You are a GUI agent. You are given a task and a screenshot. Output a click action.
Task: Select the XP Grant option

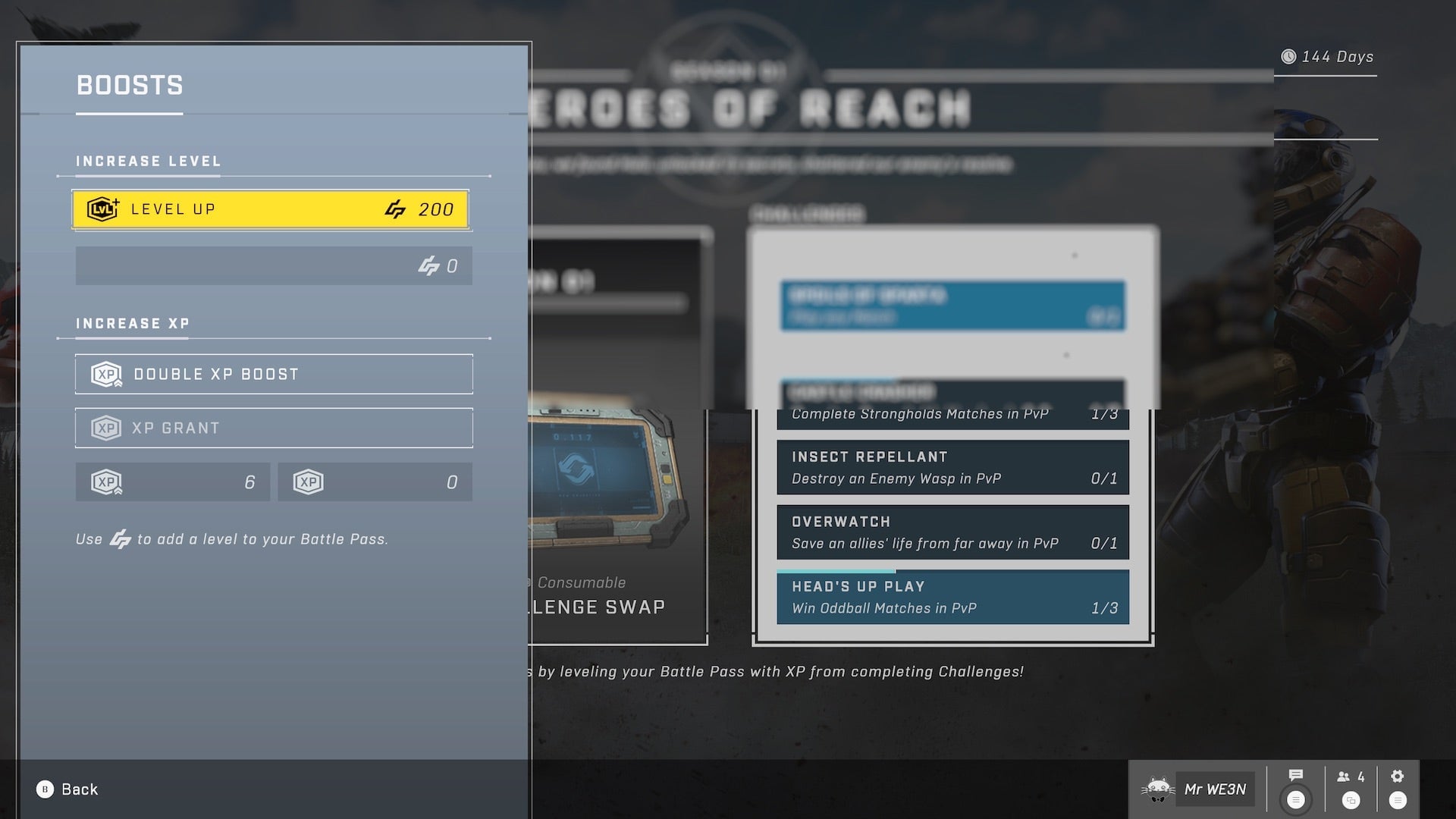pyautogui.click(x=273, y=428)
